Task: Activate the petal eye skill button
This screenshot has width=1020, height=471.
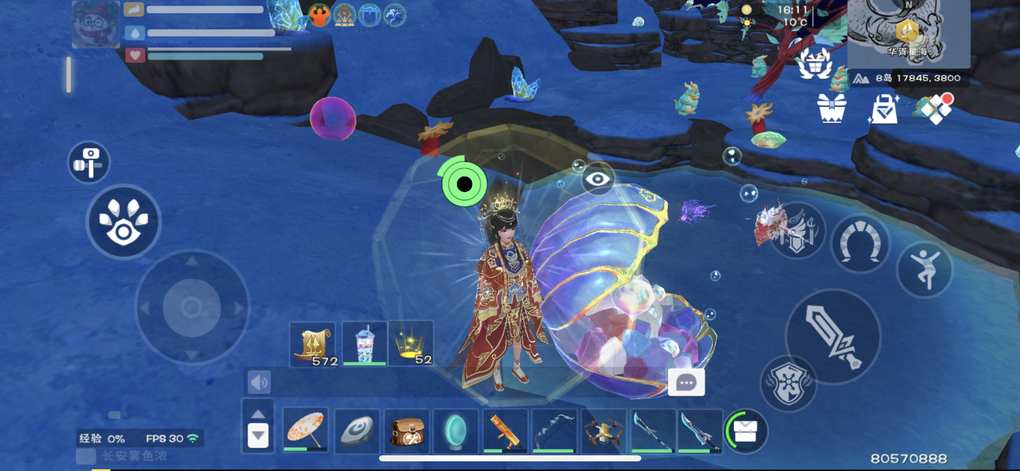Action: [123, 221]
